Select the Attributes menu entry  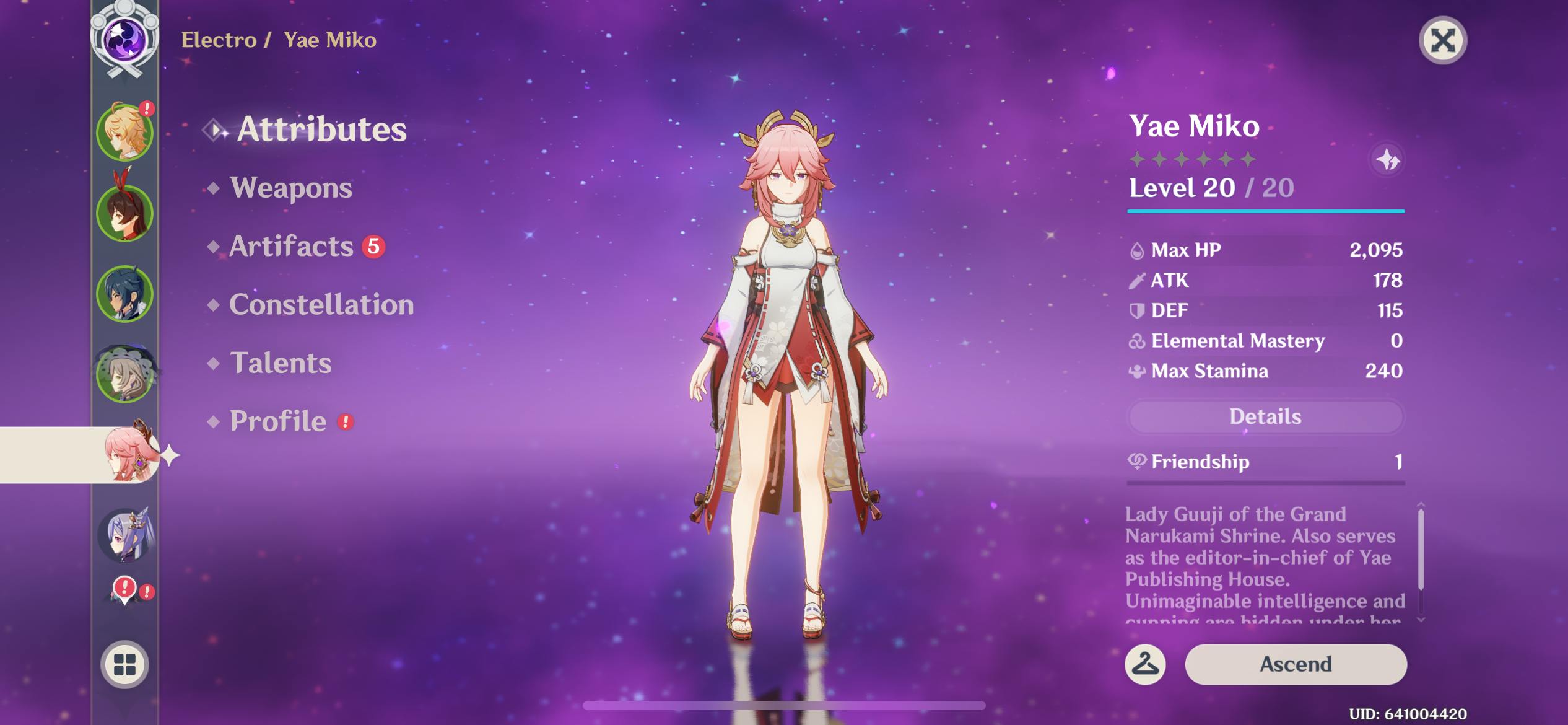[x=321, y=129]
